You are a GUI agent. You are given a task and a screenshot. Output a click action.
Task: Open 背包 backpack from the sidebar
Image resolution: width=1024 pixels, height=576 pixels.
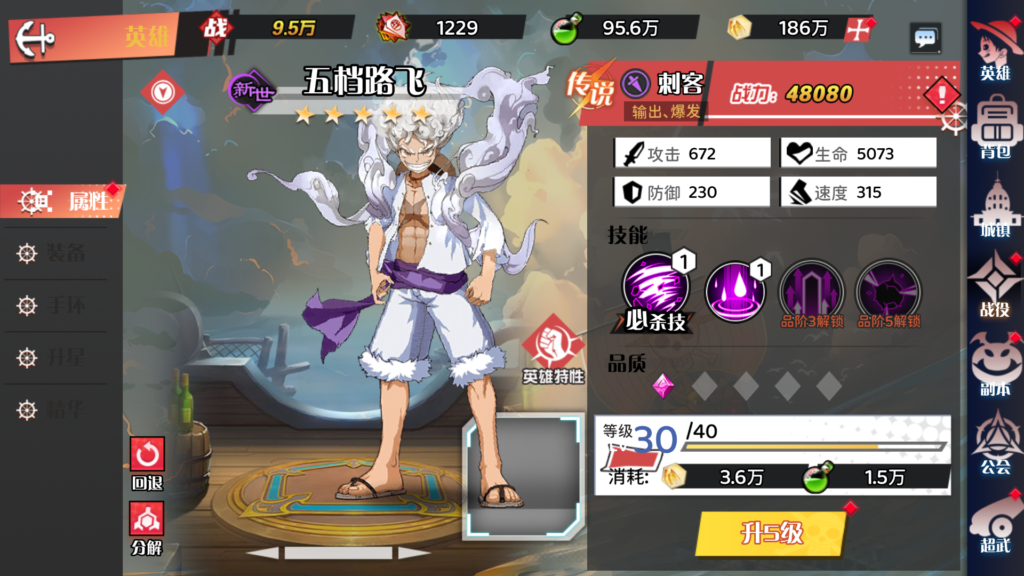(994, 127)
